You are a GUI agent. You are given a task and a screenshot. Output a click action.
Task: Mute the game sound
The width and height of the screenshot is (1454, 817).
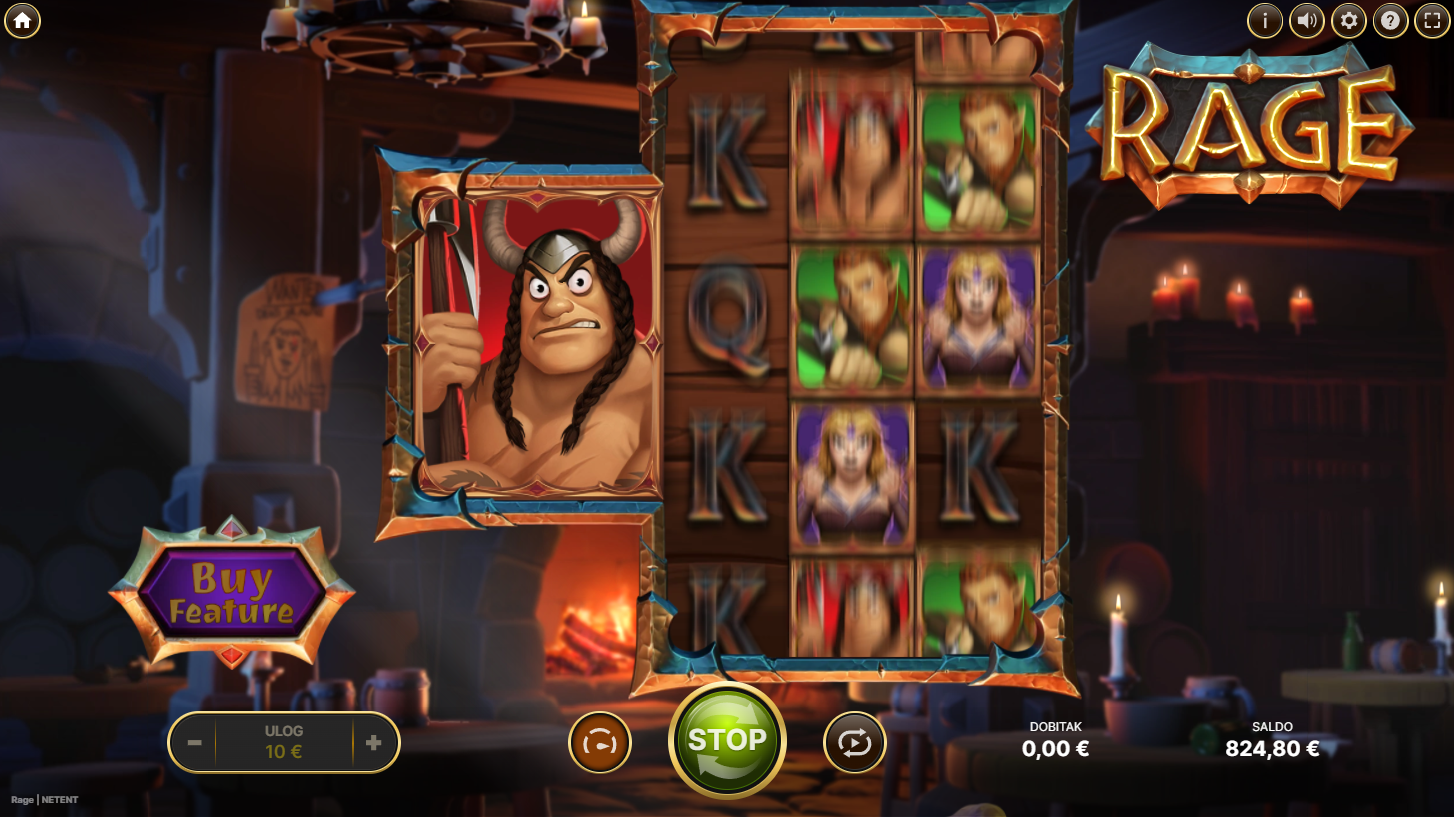(x=1307, y=20)
